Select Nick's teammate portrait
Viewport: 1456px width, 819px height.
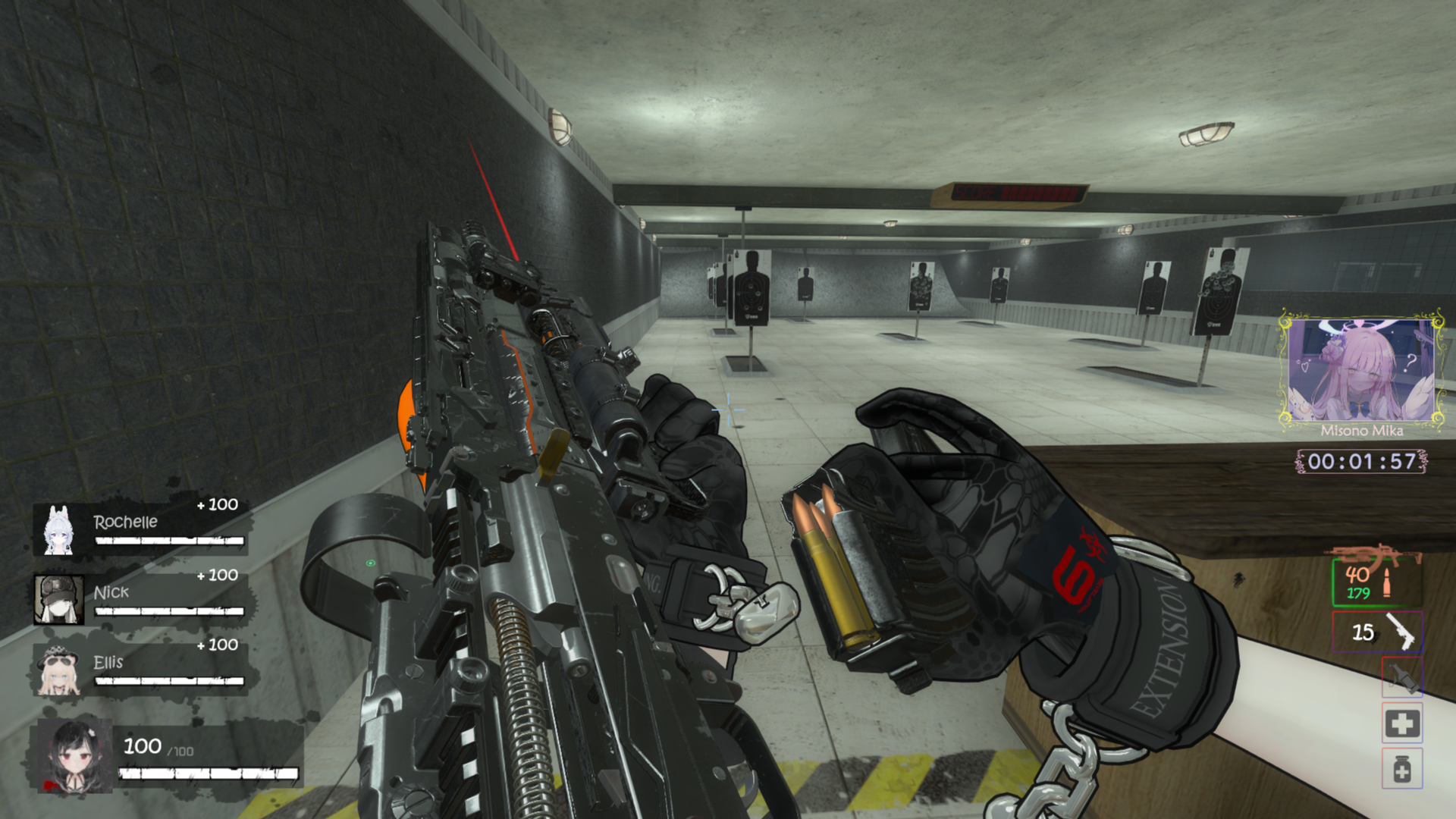[x=58, y=599]
